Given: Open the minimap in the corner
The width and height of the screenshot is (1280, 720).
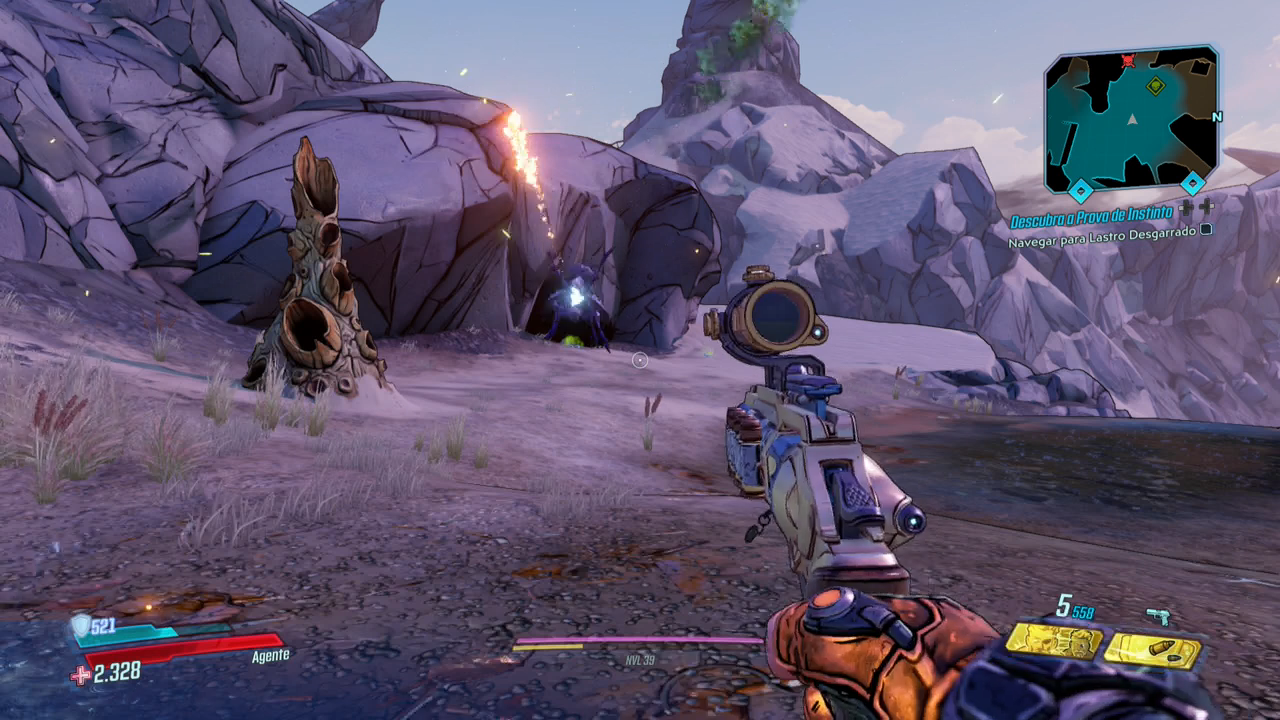Looking at the screenshot, I should tap(1131, 119).
